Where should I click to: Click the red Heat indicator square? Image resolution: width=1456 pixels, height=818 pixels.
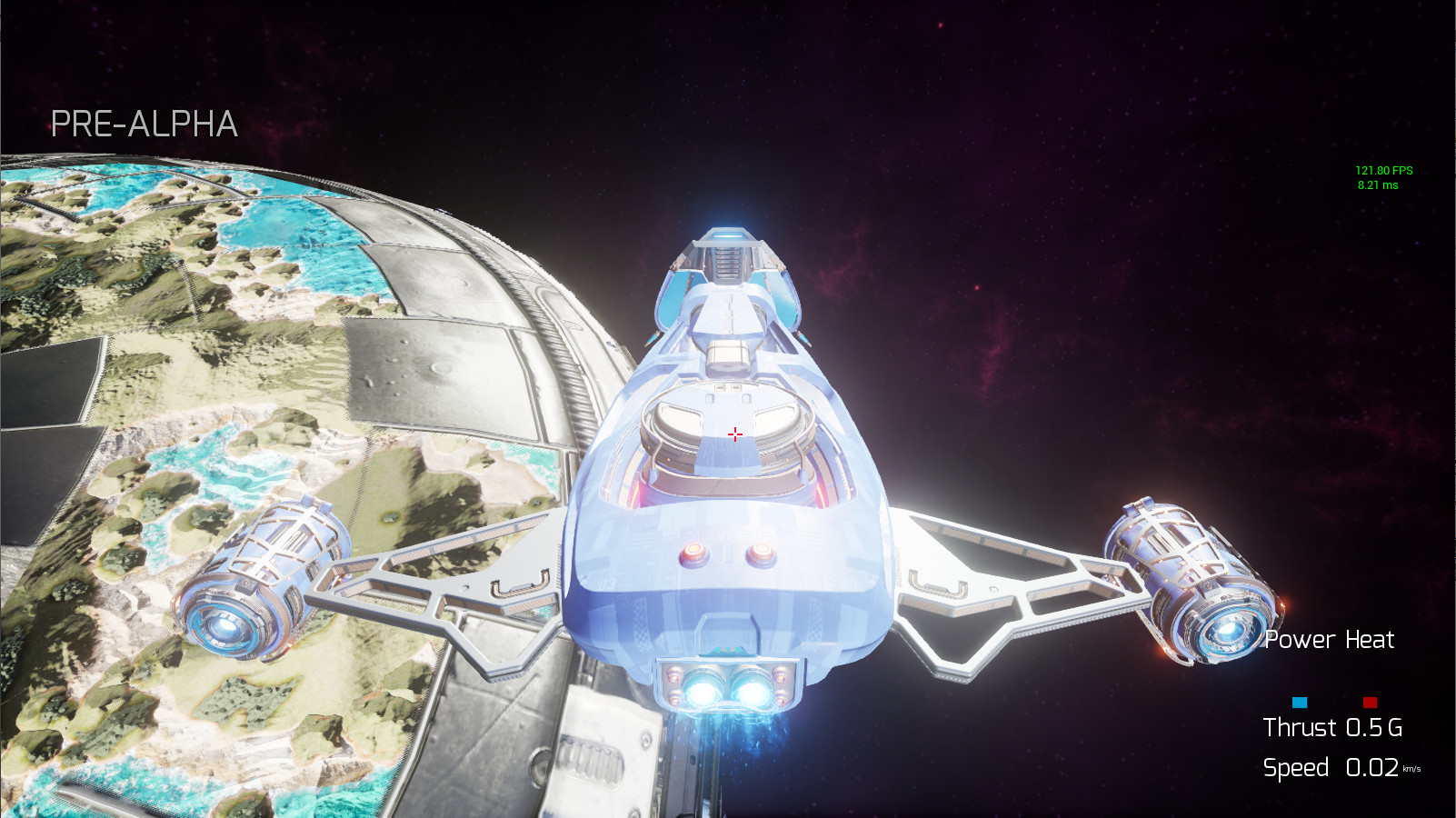click(x=1371, y=702)
